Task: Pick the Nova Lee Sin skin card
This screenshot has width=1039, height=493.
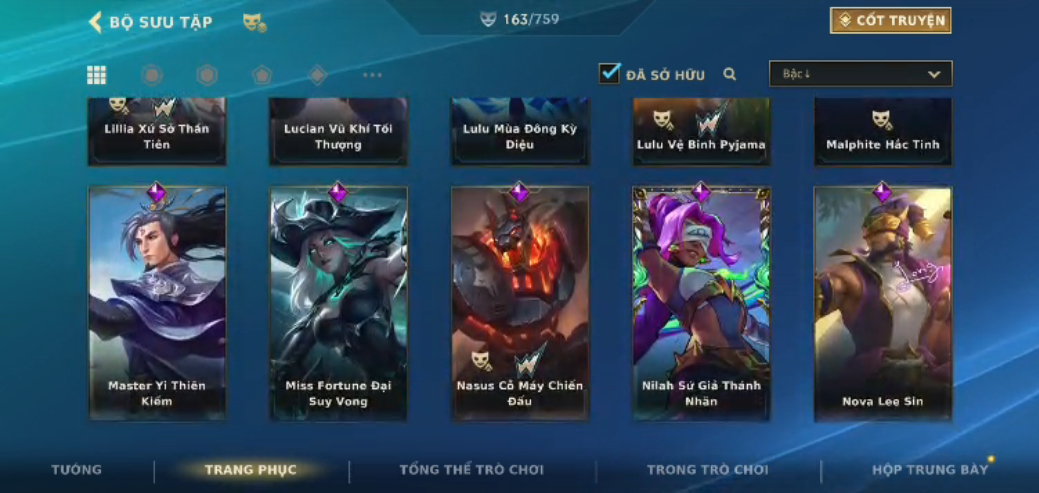Action: (883, 302)
